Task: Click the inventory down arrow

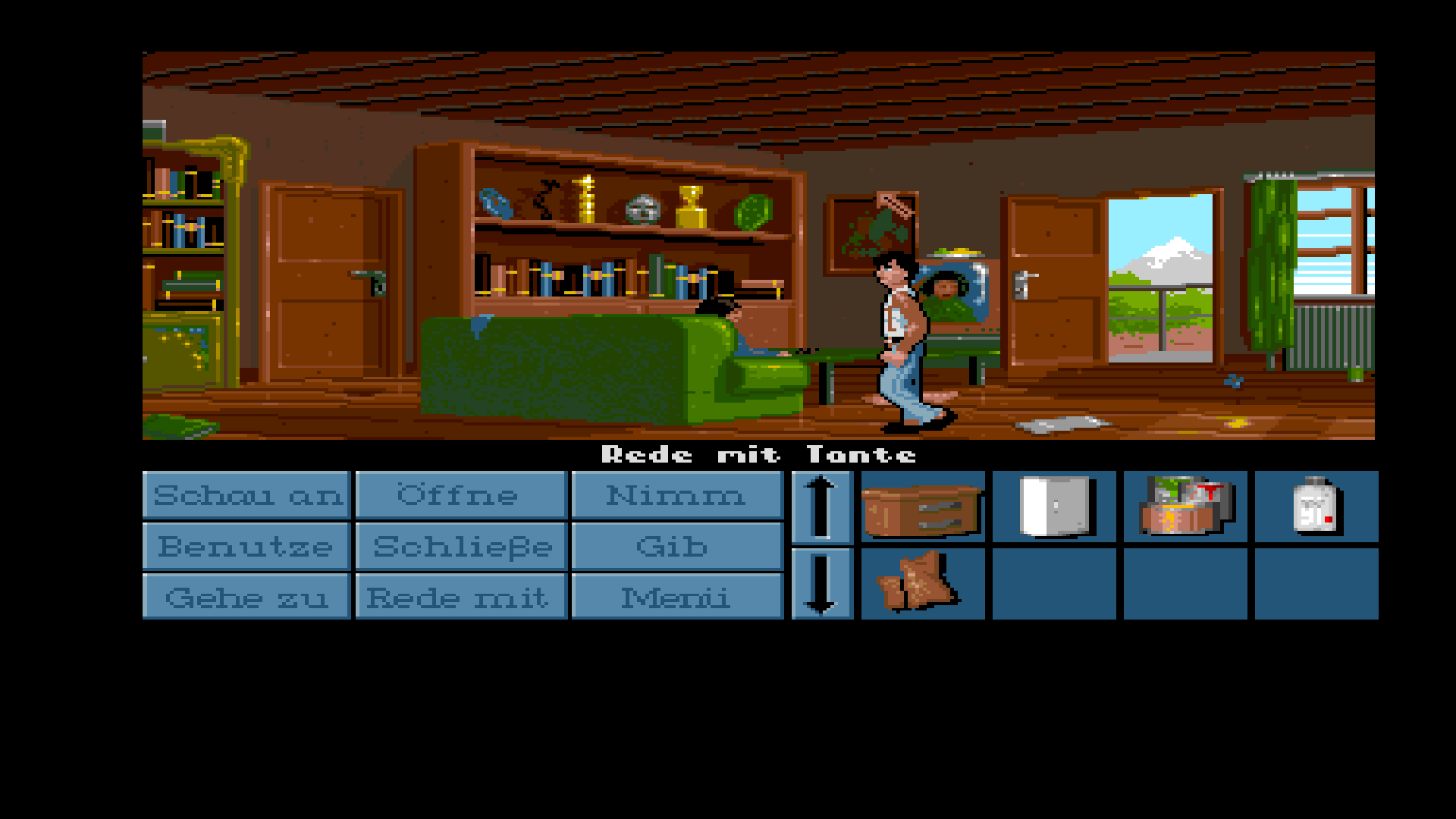Action: click(x=821, y=583)
